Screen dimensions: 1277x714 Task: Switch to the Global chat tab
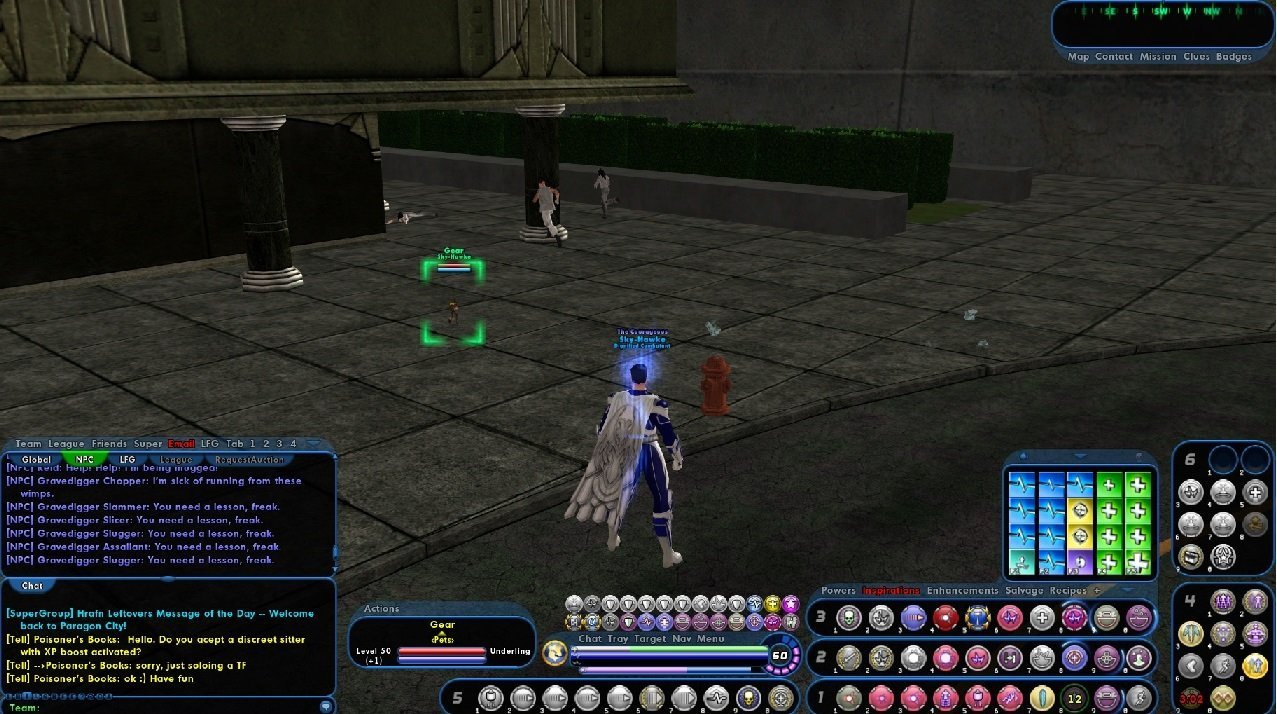pyautogui.click(x=37, y=460)
